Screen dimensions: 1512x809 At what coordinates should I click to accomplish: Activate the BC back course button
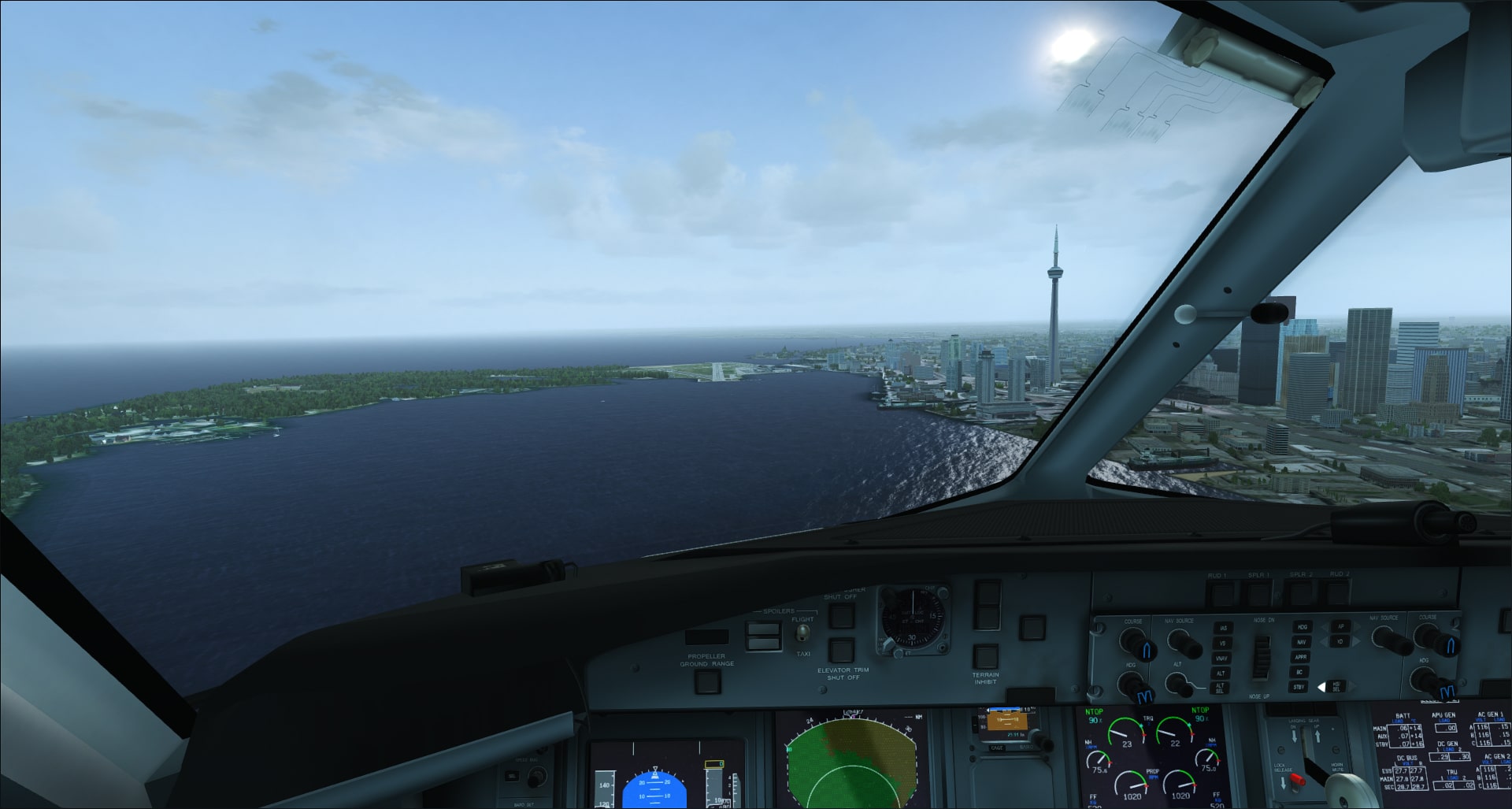[x=1300, y=672]
